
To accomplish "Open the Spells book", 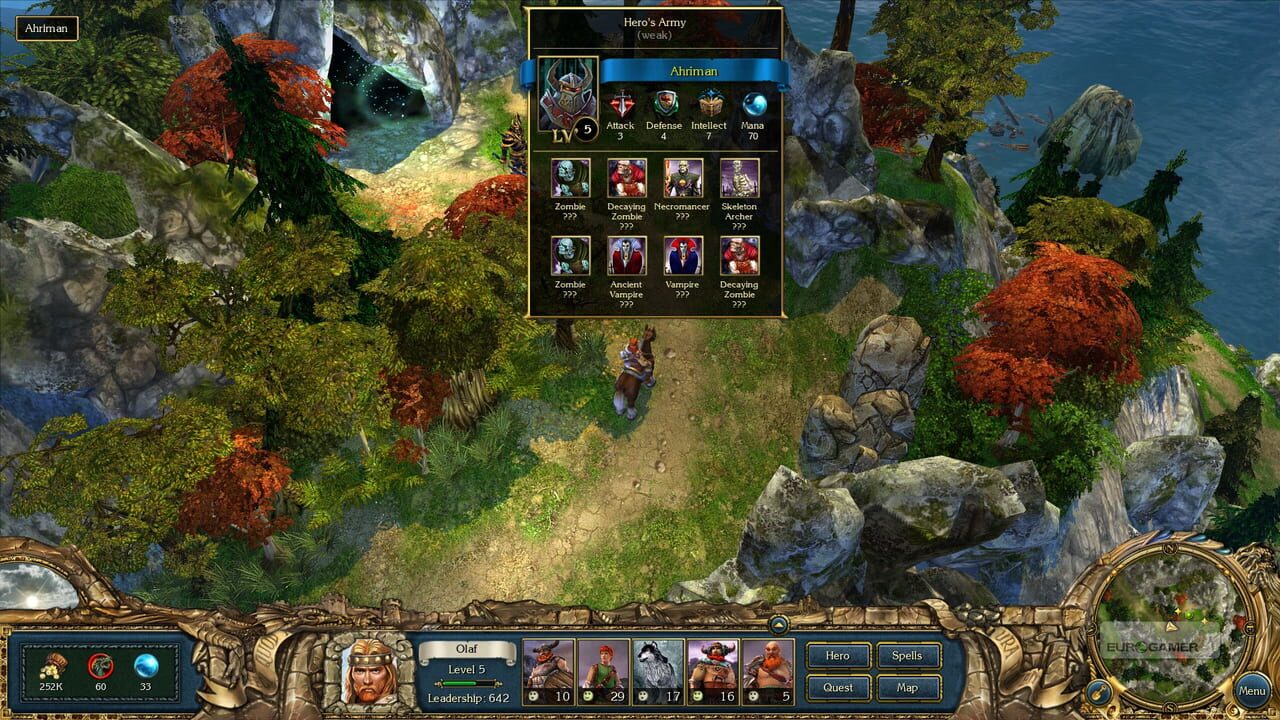I will click(x=910, y=656).
